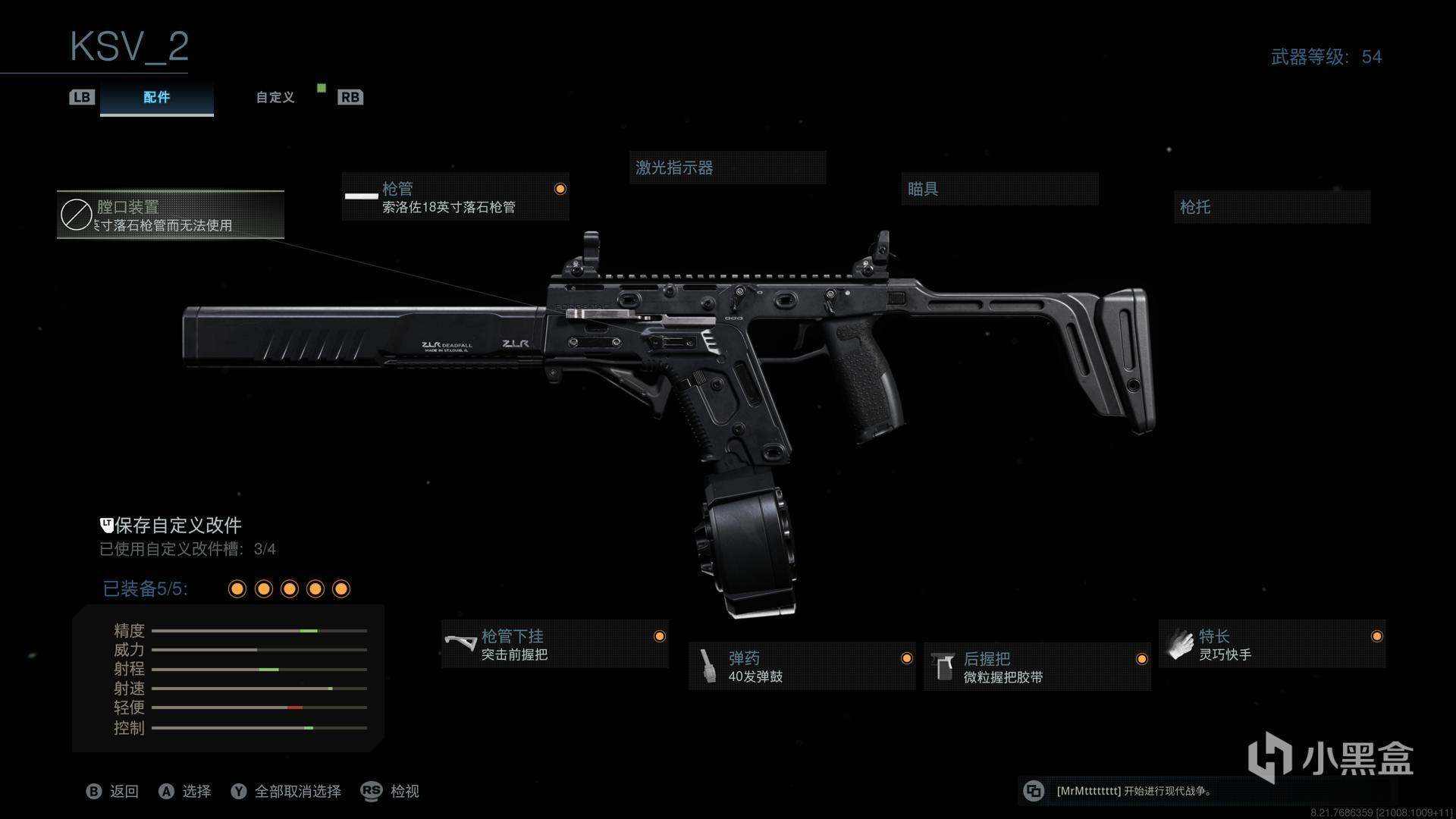Open the 自定义 customize tab
Screen dimensions: 1456x819
275,97
